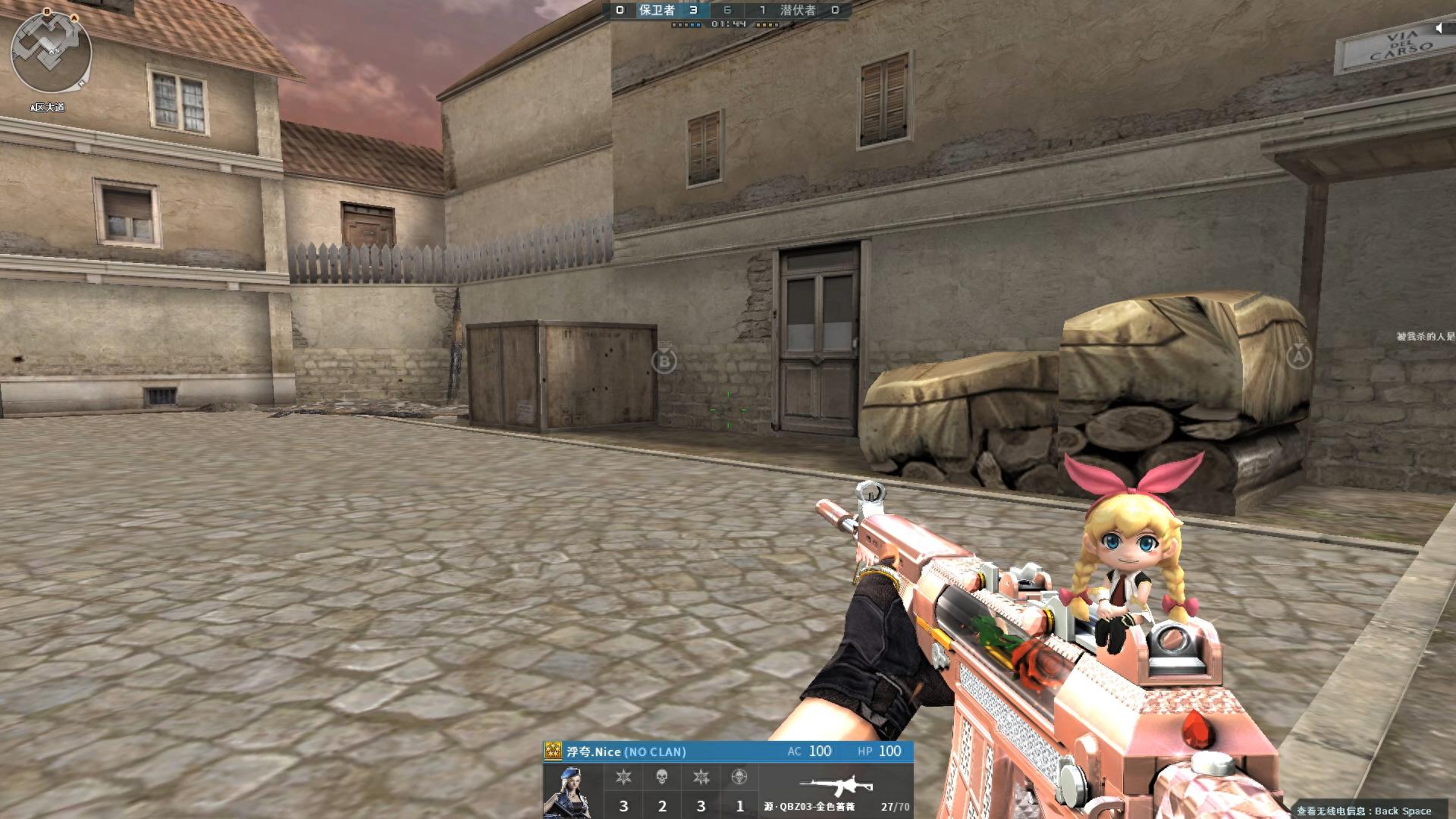Select the plain skull kill icon
Screen dimensions: 1456x819
(x=662, y=777)
